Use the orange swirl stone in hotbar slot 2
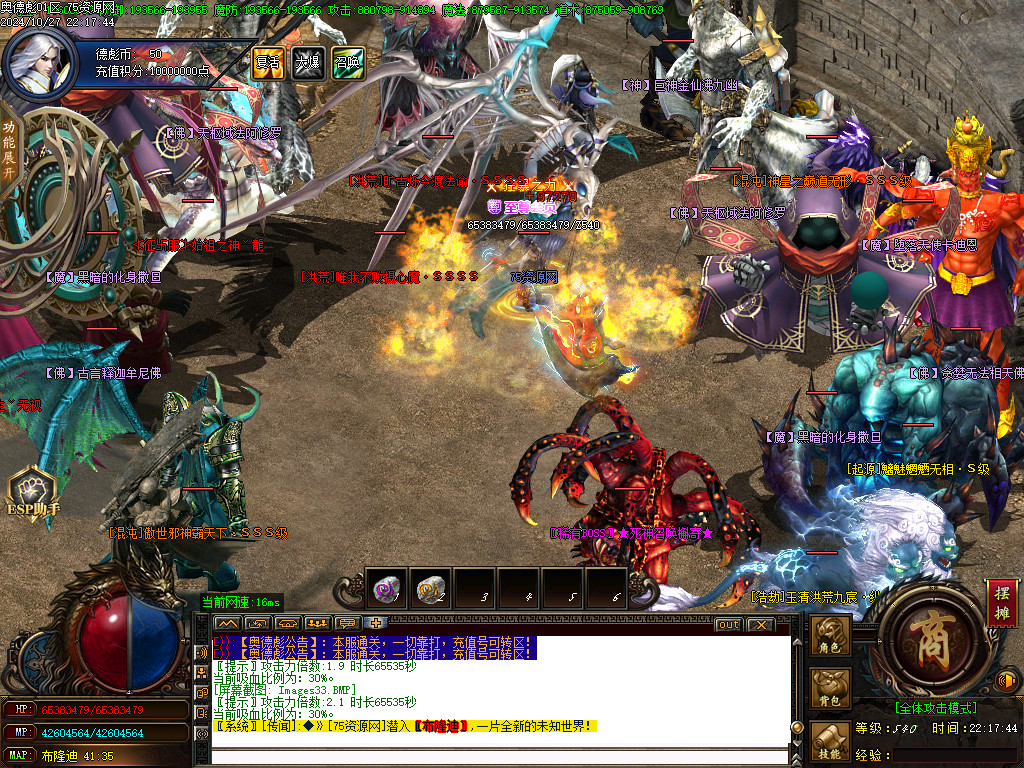This screenshot has width=1024, height=768. (431, 590)
